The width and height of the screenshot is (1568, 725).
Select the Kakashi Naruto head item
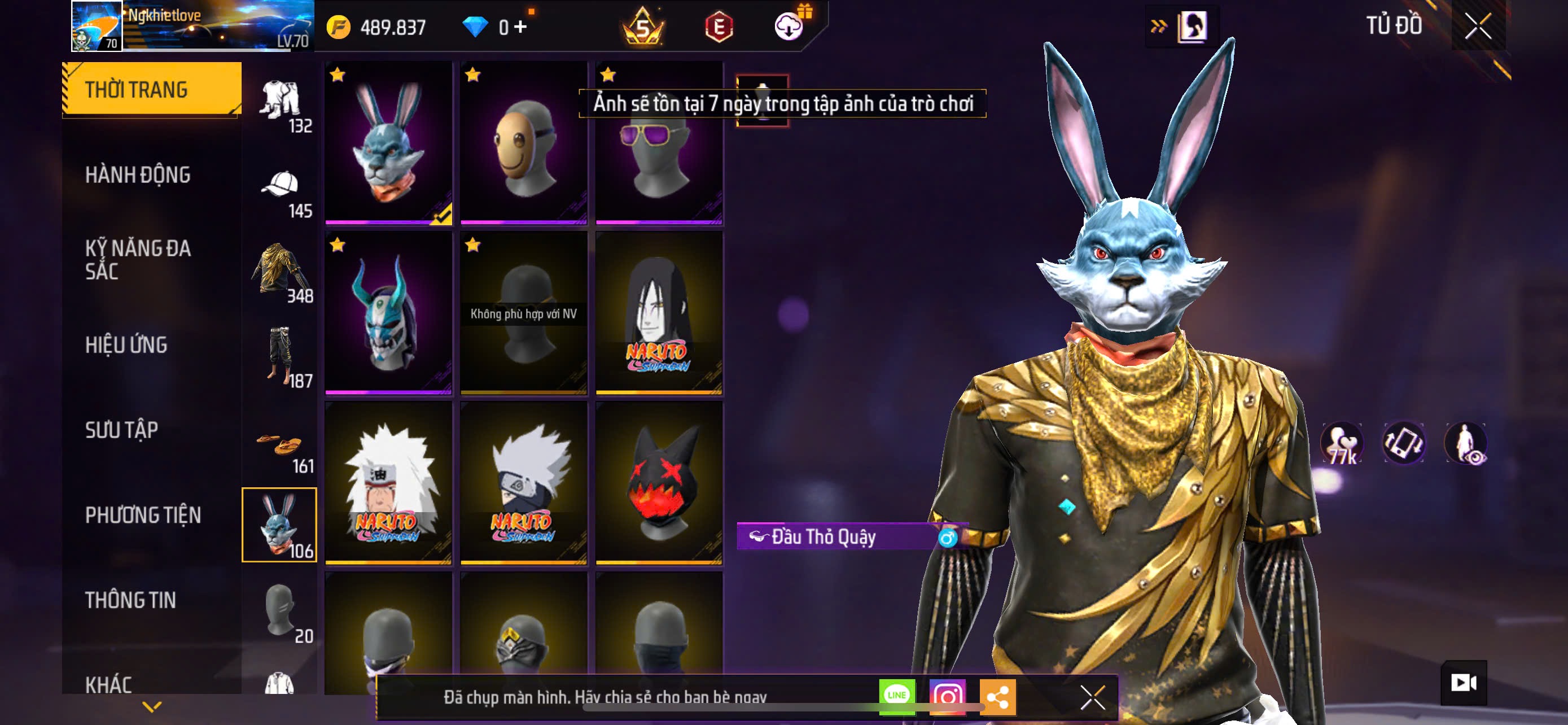click(x=523, y=483)
